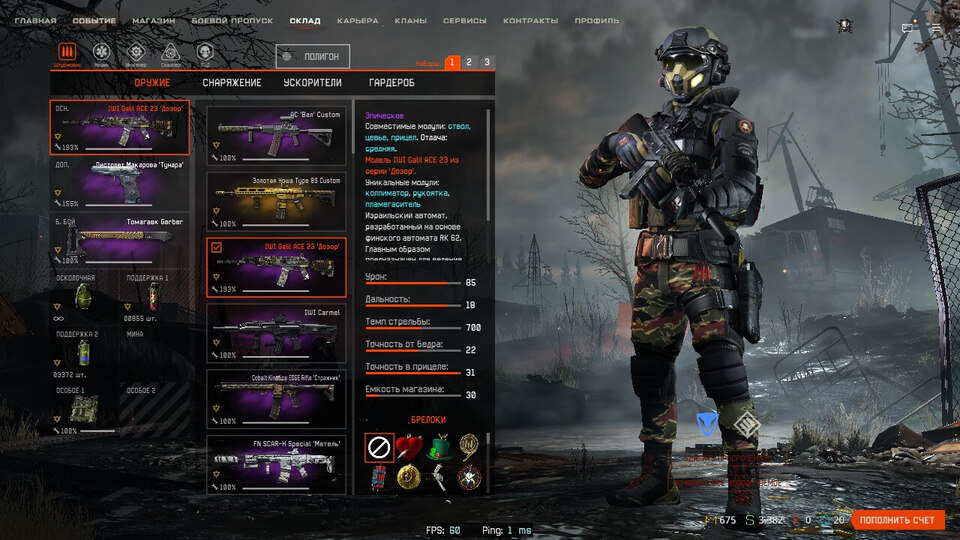Open the Магазин shop menu

pos(153,20)
